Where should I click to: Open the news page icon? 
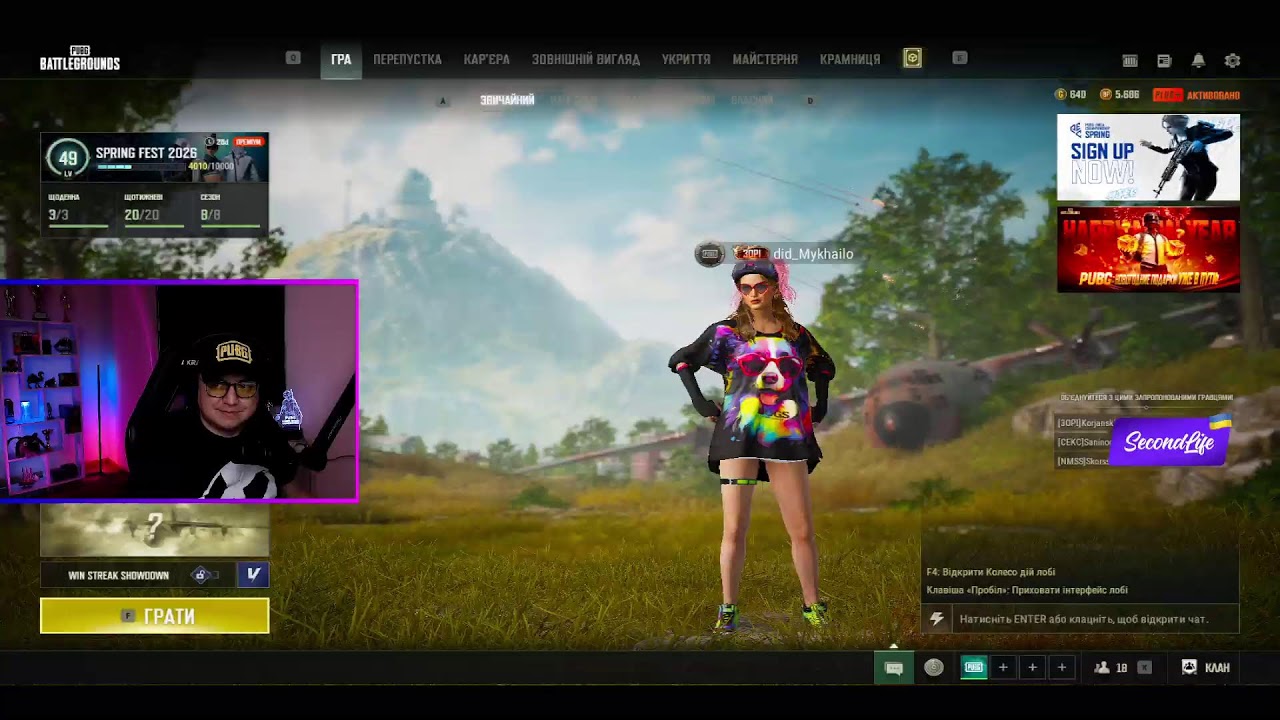pyautogui.click(x=1164, y=61)
